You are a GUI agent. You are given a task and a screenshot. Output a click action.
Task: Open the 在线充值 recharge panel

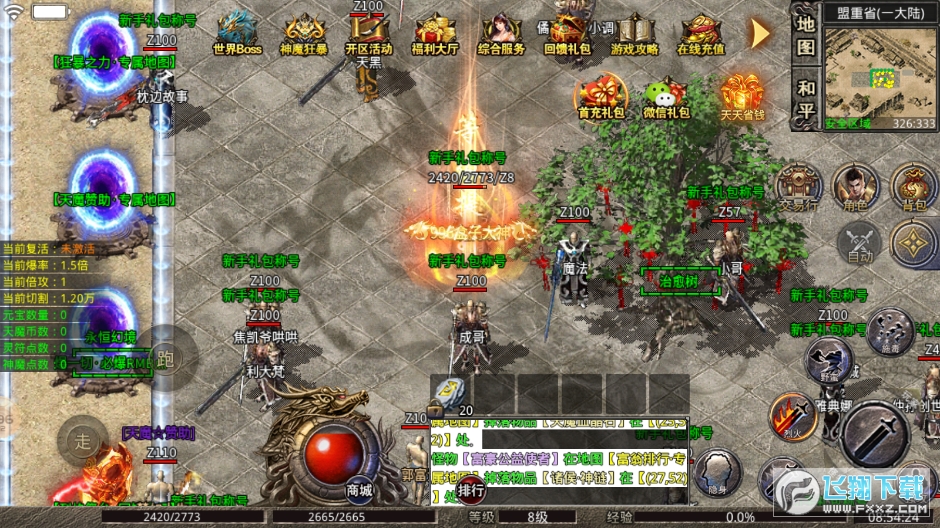tap(701, 32)
